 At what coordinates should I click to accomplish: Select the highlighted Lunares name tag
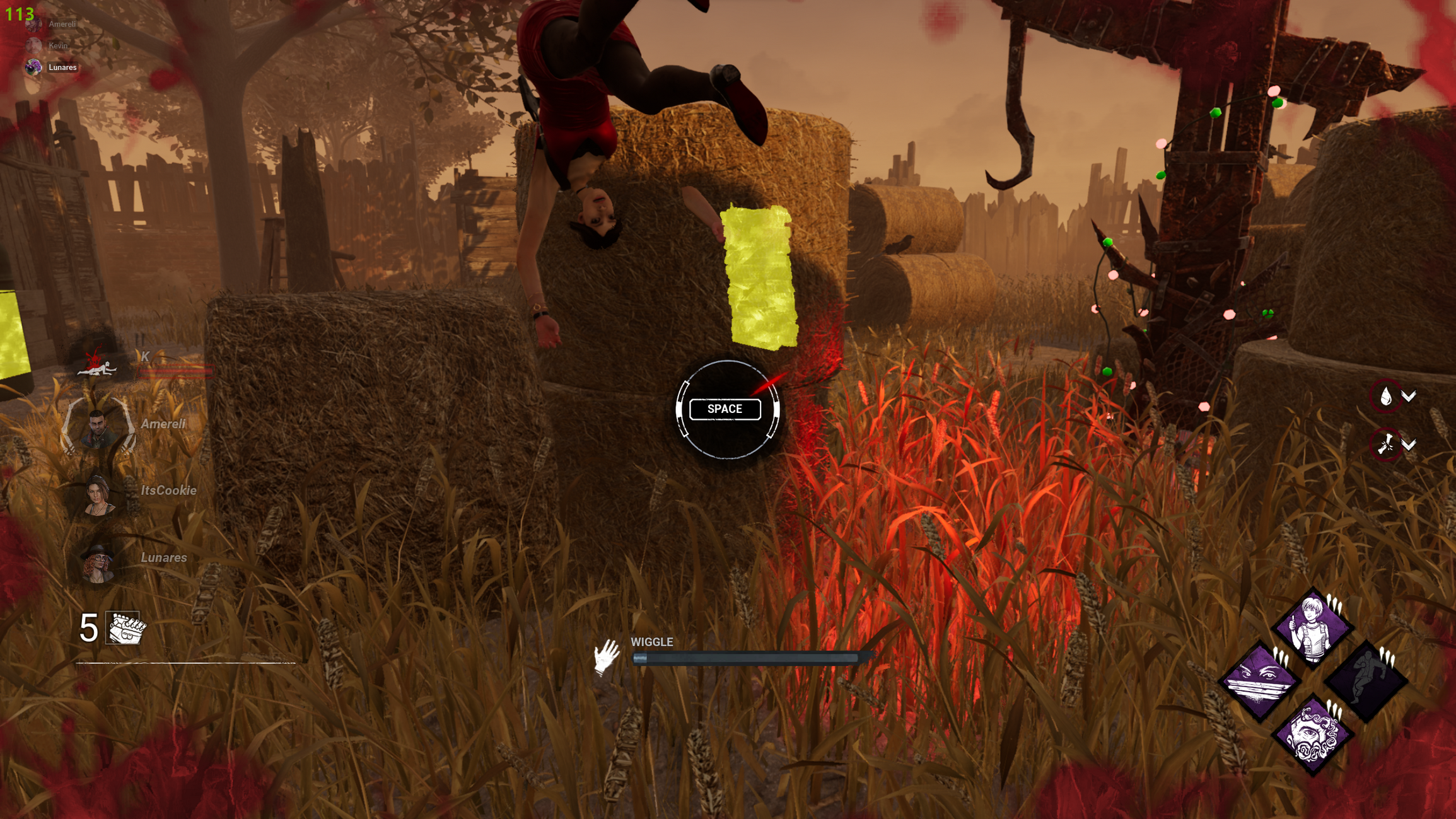[62, 67]
